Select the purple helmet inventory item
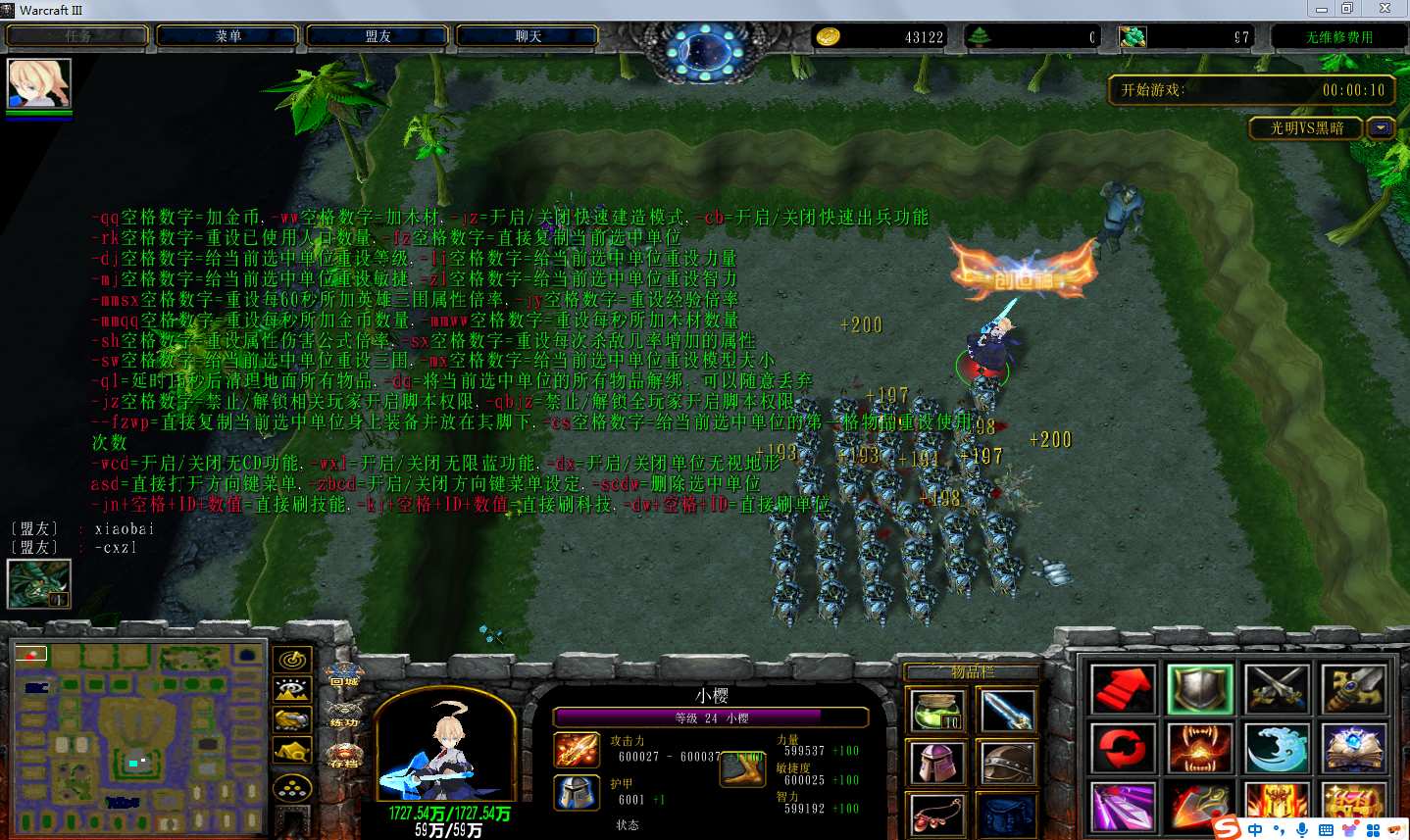 (x=937, y=764)
